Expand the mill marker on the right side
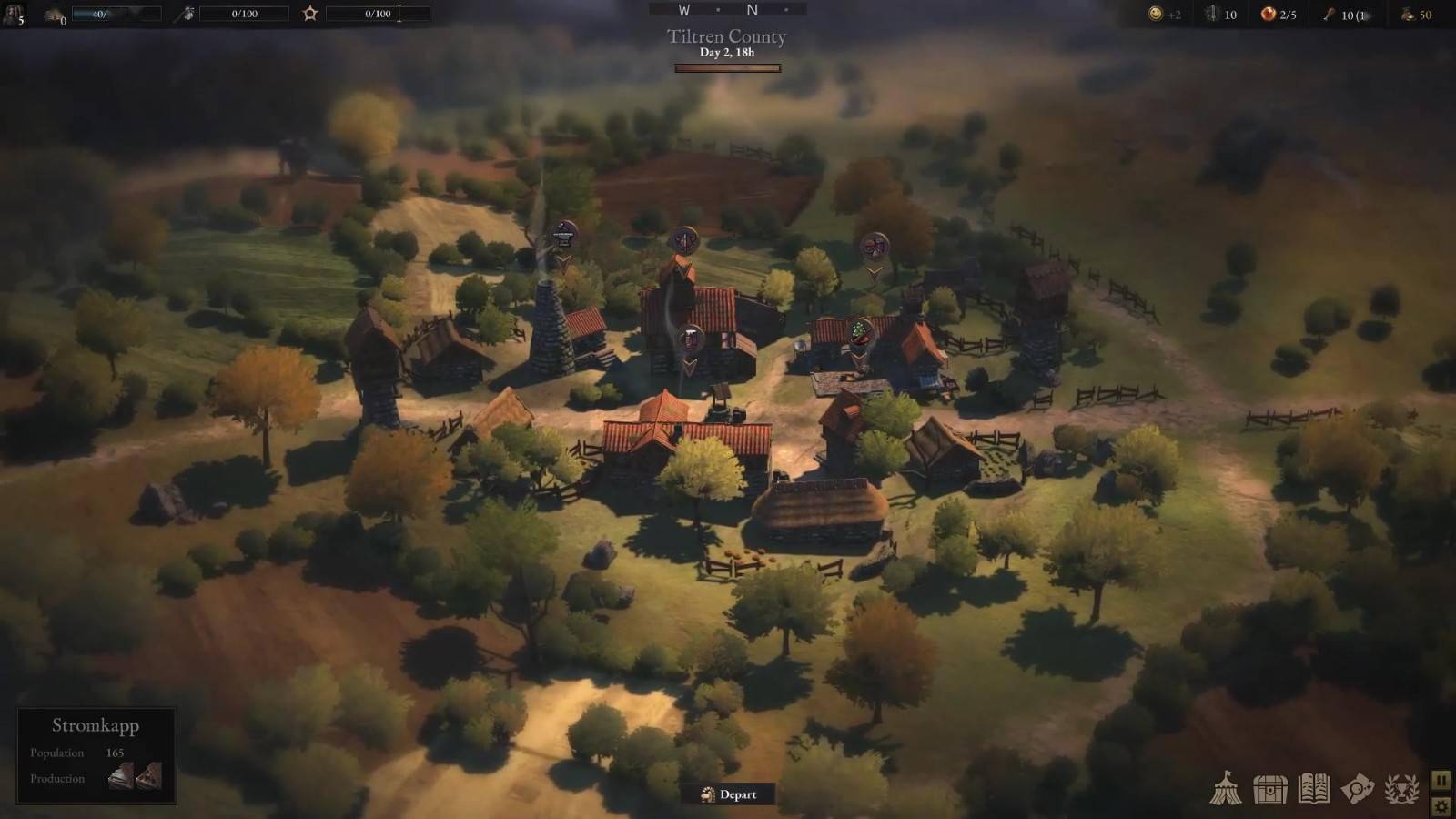The width and height of the screenshot is (1456, 819). 874,244
